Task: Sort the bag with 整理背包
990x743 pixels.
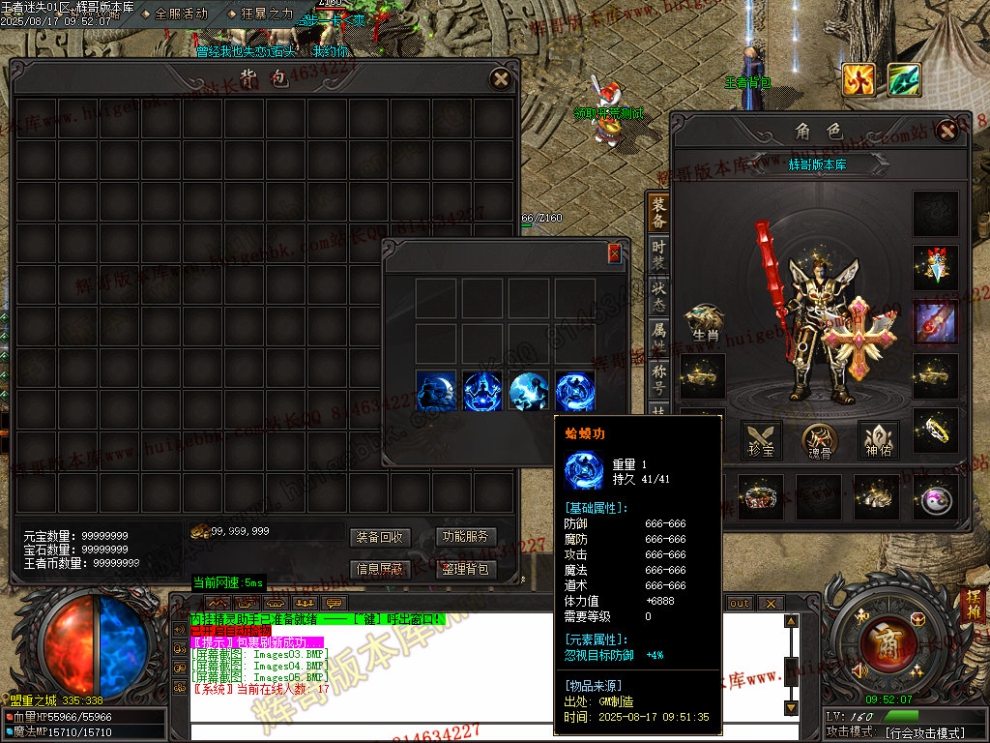Action: [x=466, y=569]
